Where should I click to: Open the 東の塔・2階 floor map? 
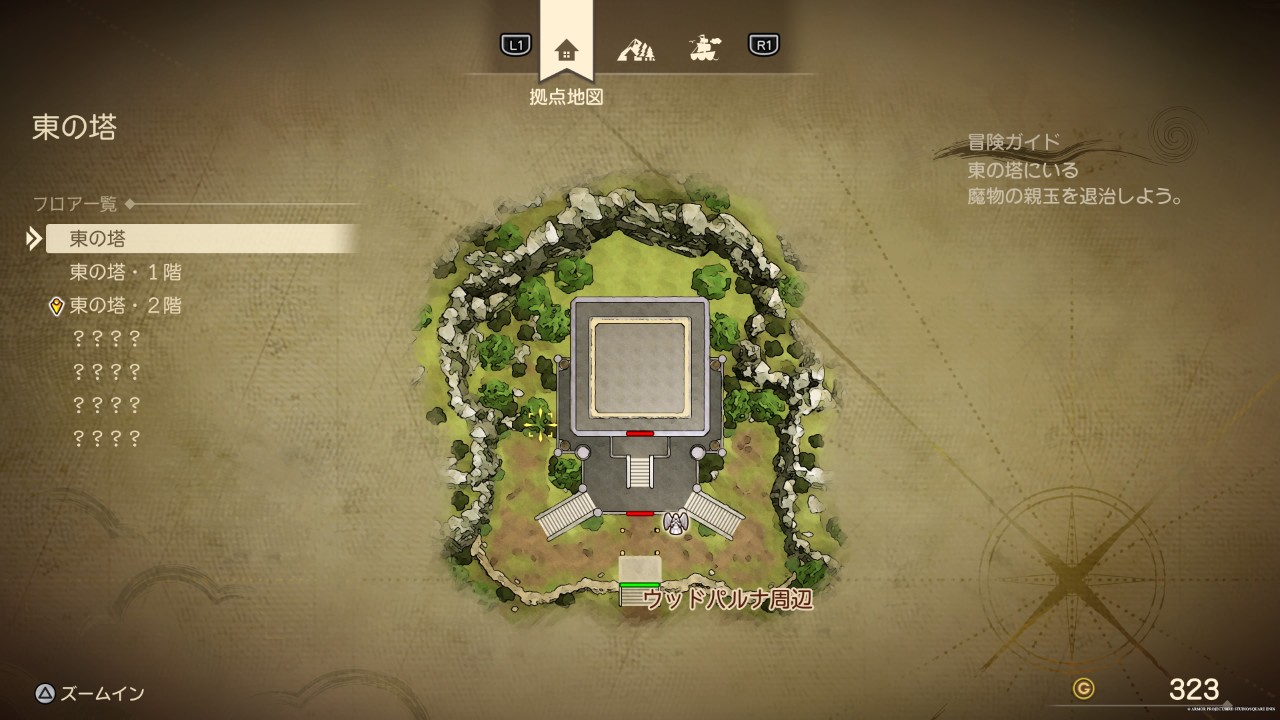tap(125, 305)
